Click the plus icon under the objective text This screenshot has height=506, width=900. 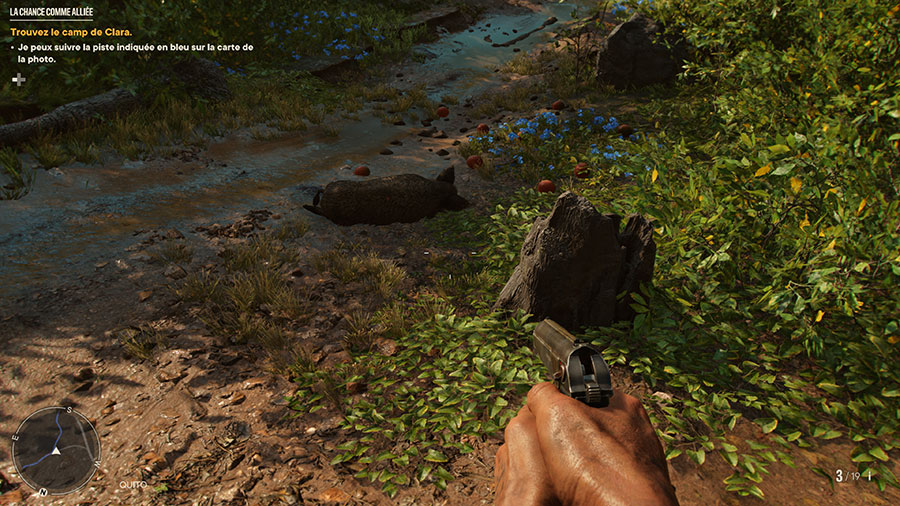19,79
